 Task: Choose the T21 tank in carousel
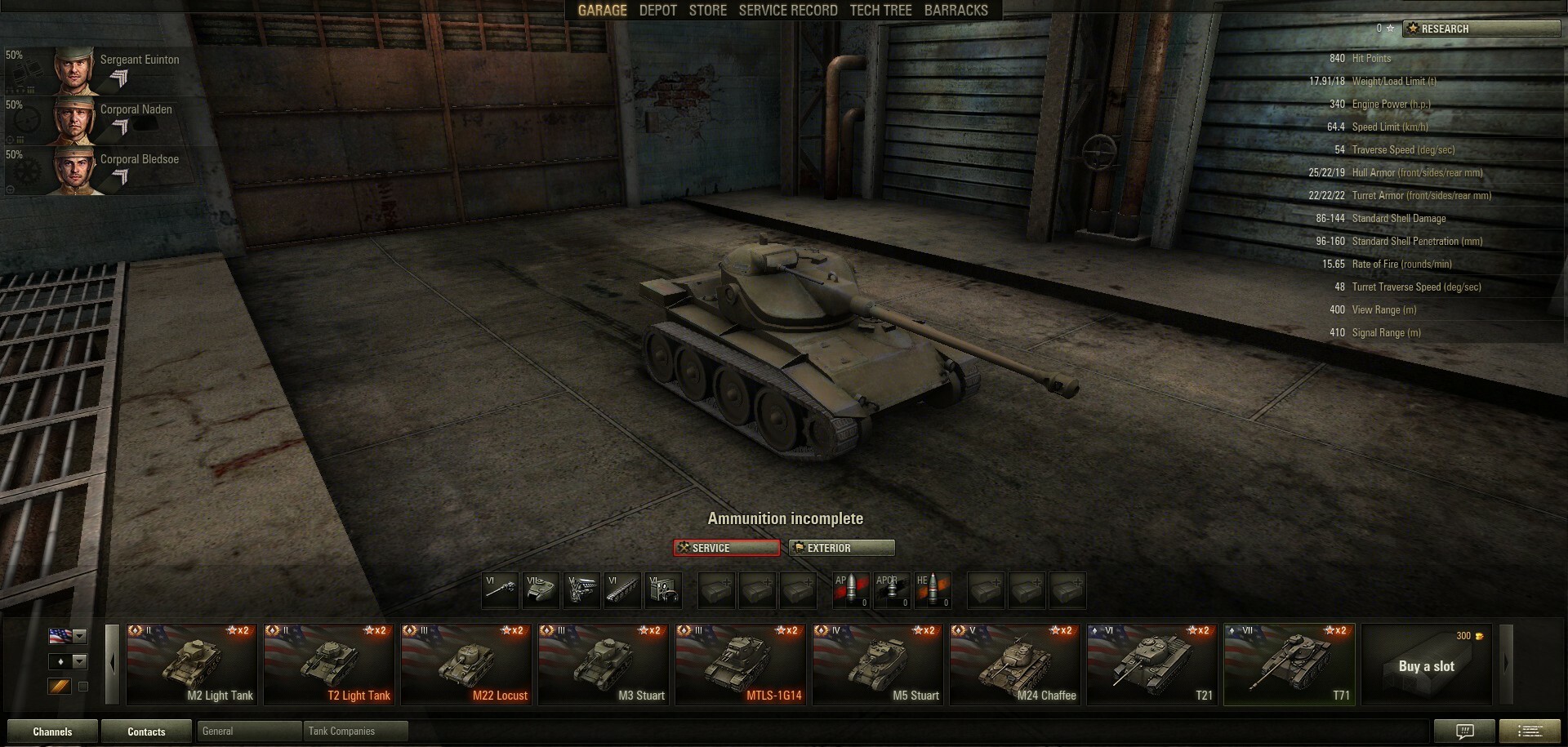[x=1151, y=665]
